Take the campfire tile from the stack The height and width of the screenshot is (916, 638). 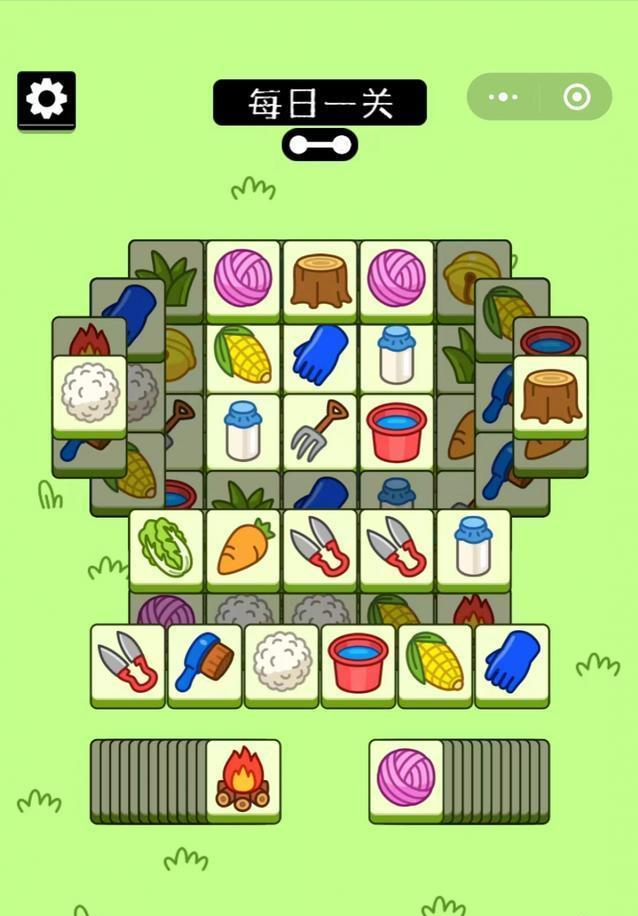click(243, 779)
